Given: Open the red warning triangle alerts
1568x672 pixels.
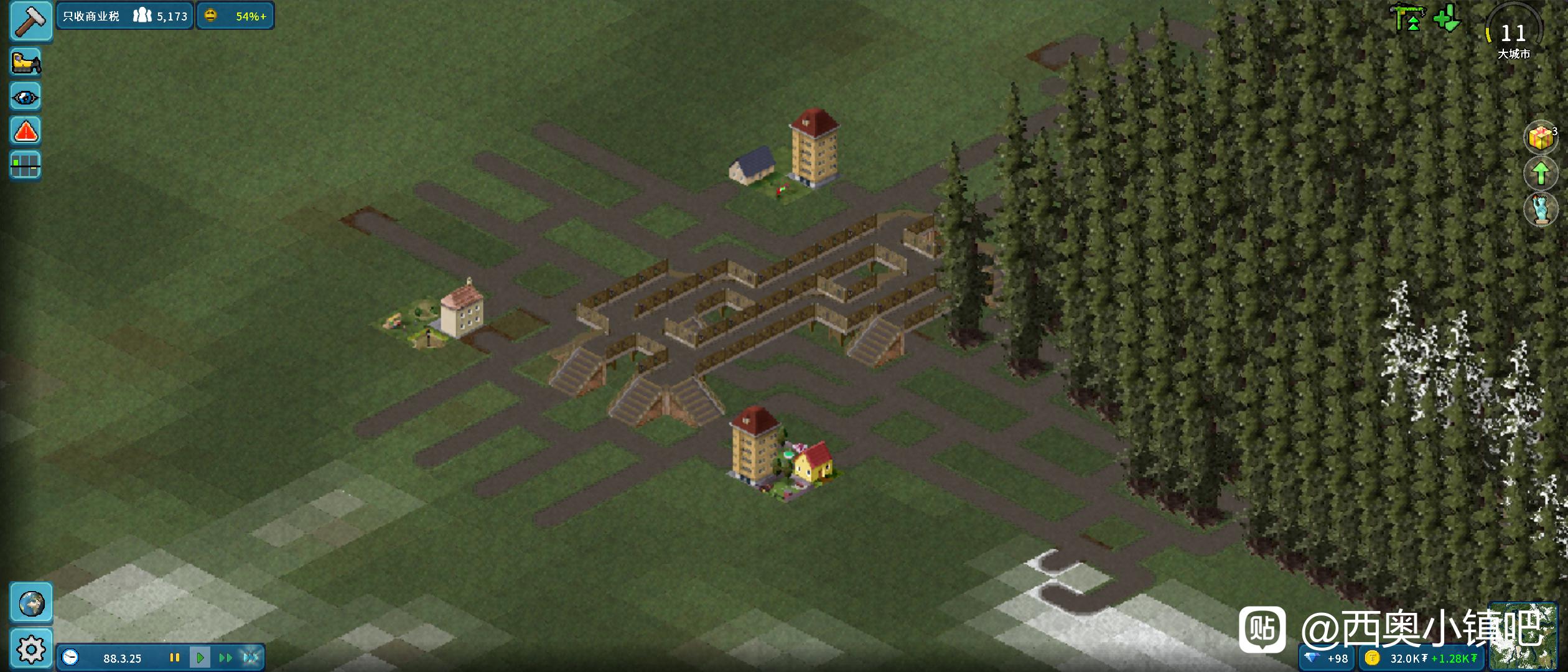Looking at the screenshot, I should pos(26,131).
